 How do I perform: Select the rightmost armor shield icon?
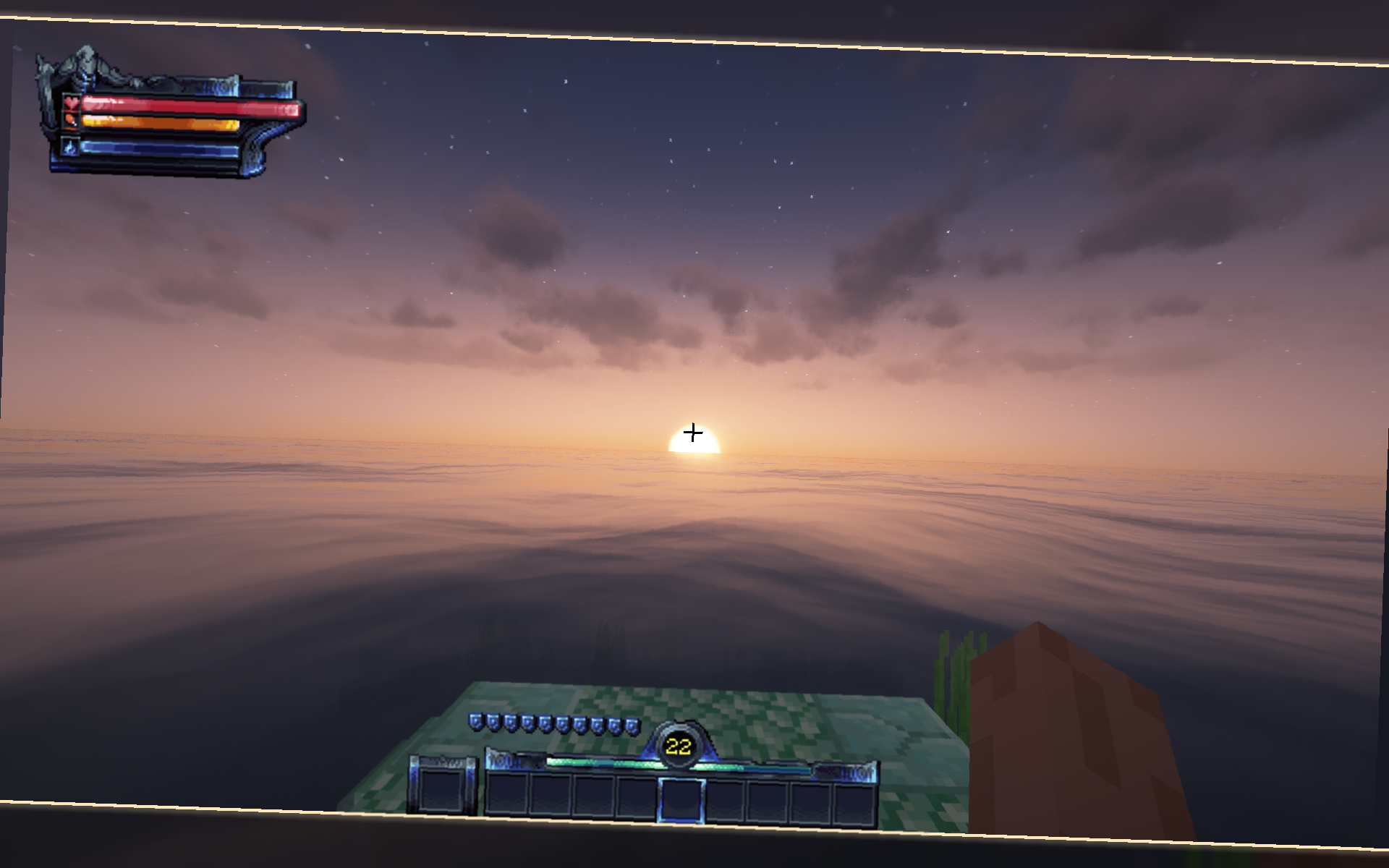[630, 724]
